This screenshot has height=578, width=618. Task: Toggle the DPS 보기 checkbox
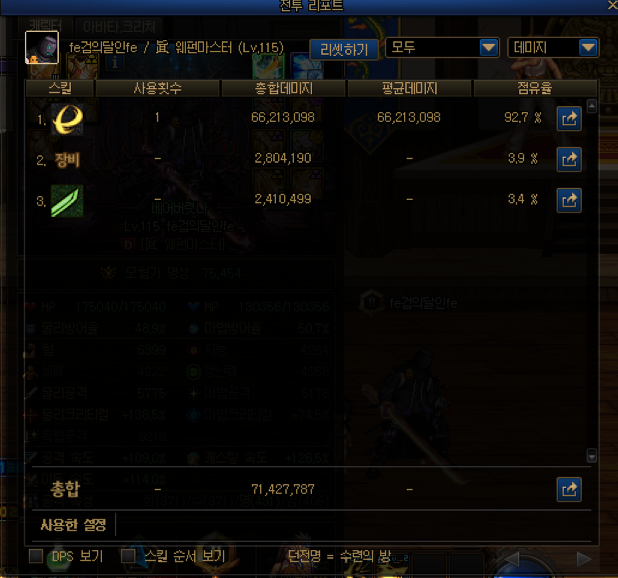pos(36,556)
